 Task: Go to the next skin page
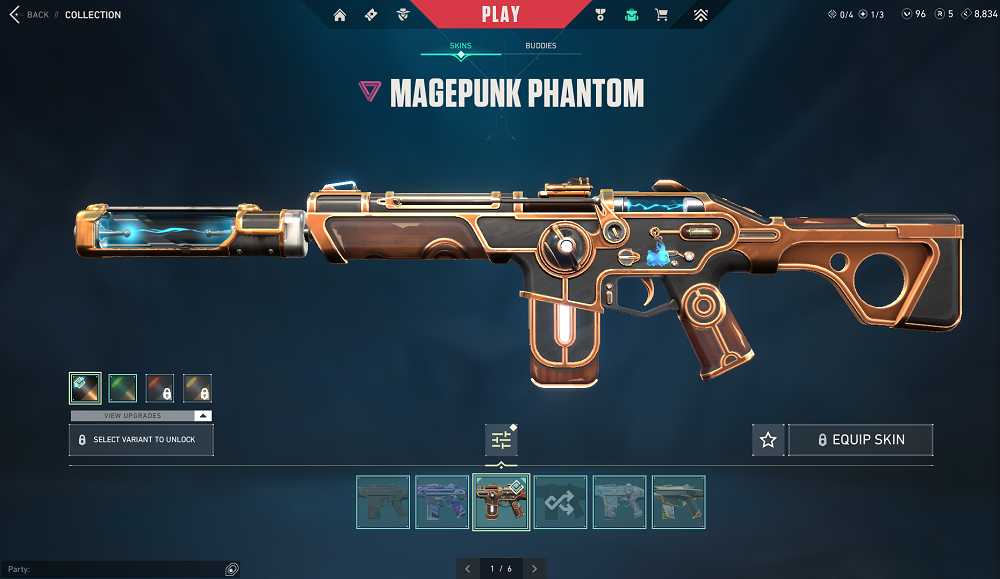tap(535, 568)
